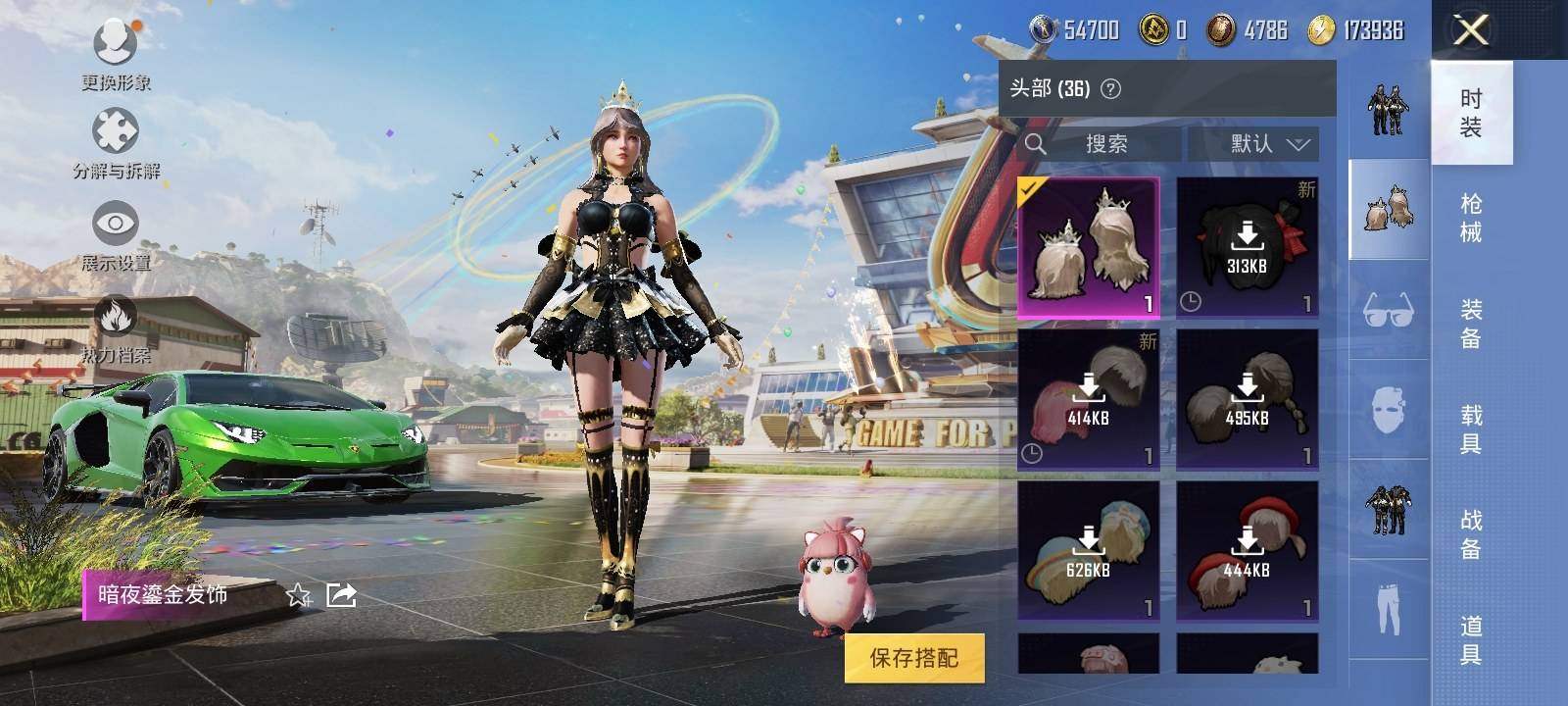Close the wardrobe with the X button
The height and width of the screenshot is (706, 1568).
pyautogui.click(x=1471, y=30)
